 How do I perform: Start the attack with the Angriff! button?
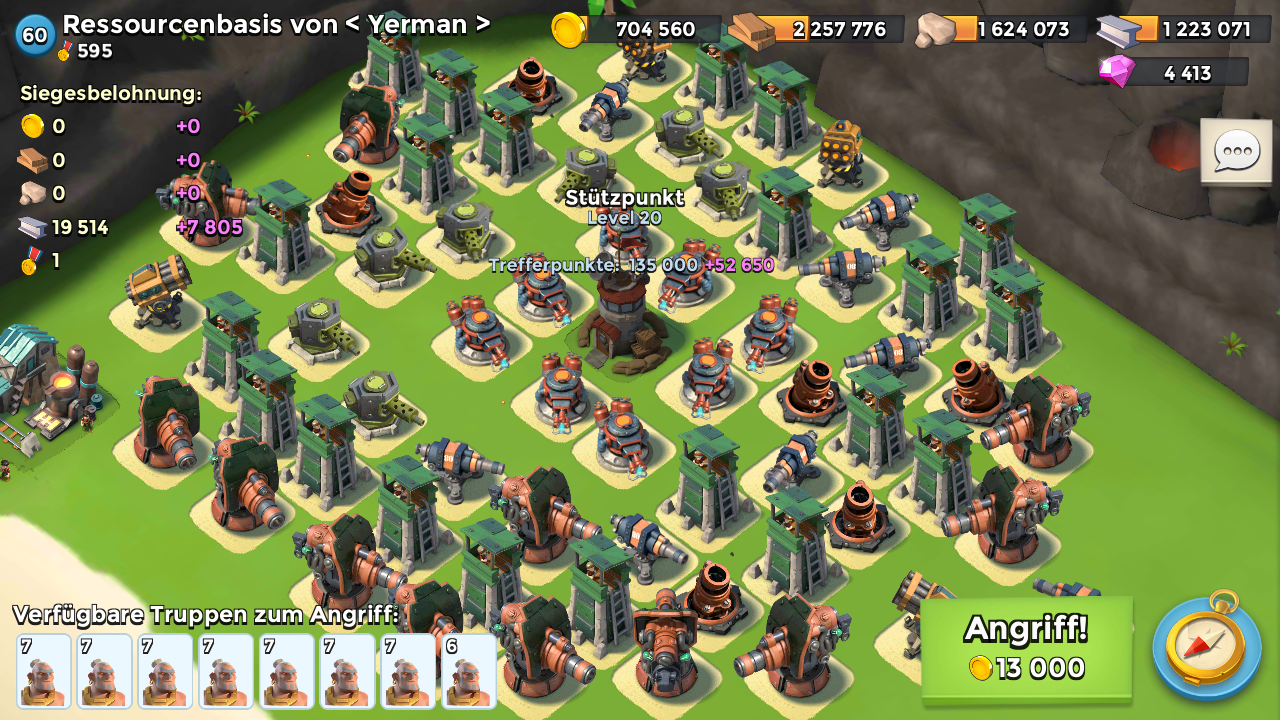[1026, 648]
